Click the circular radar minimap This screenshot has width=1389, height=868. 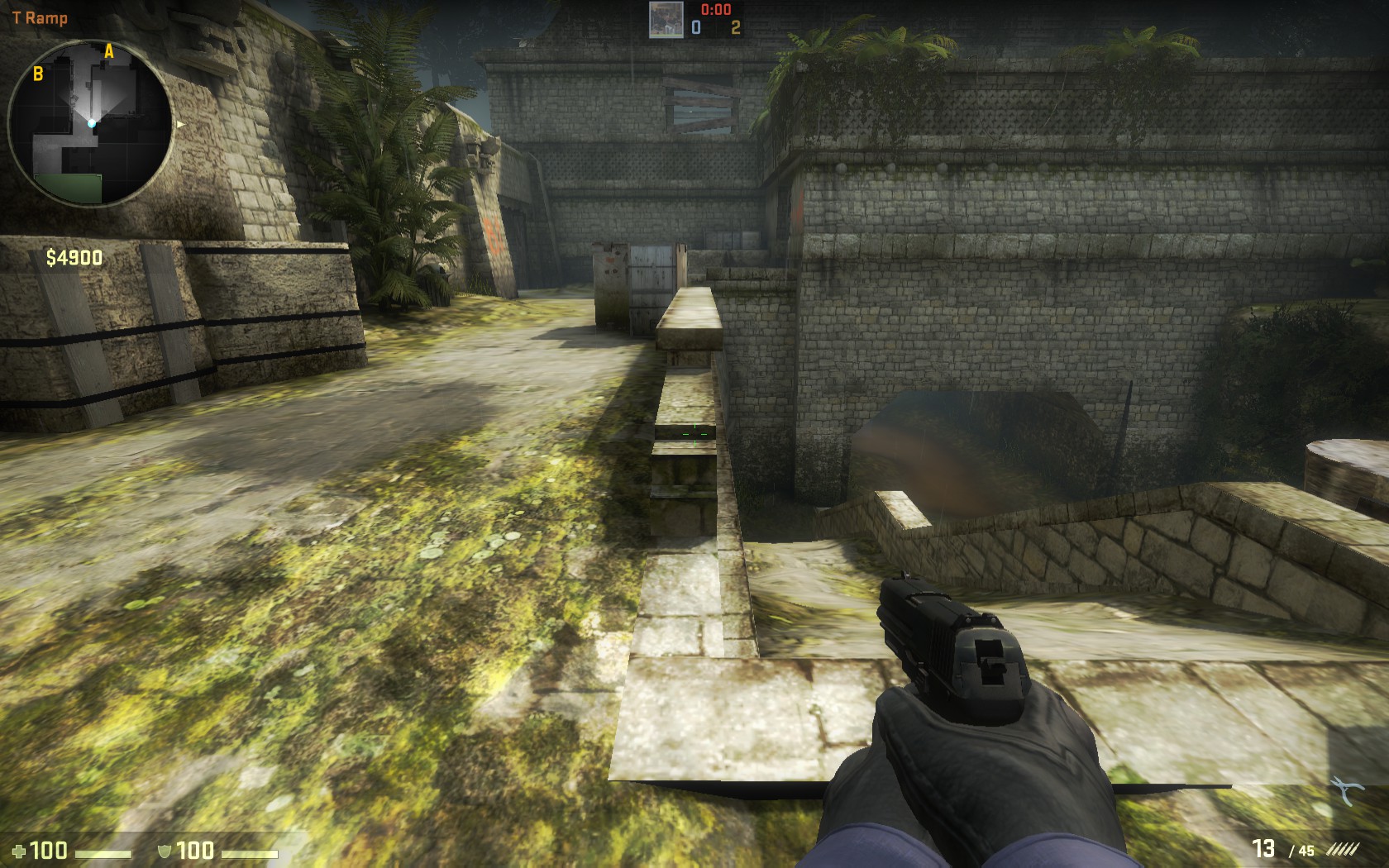point(90,124)
